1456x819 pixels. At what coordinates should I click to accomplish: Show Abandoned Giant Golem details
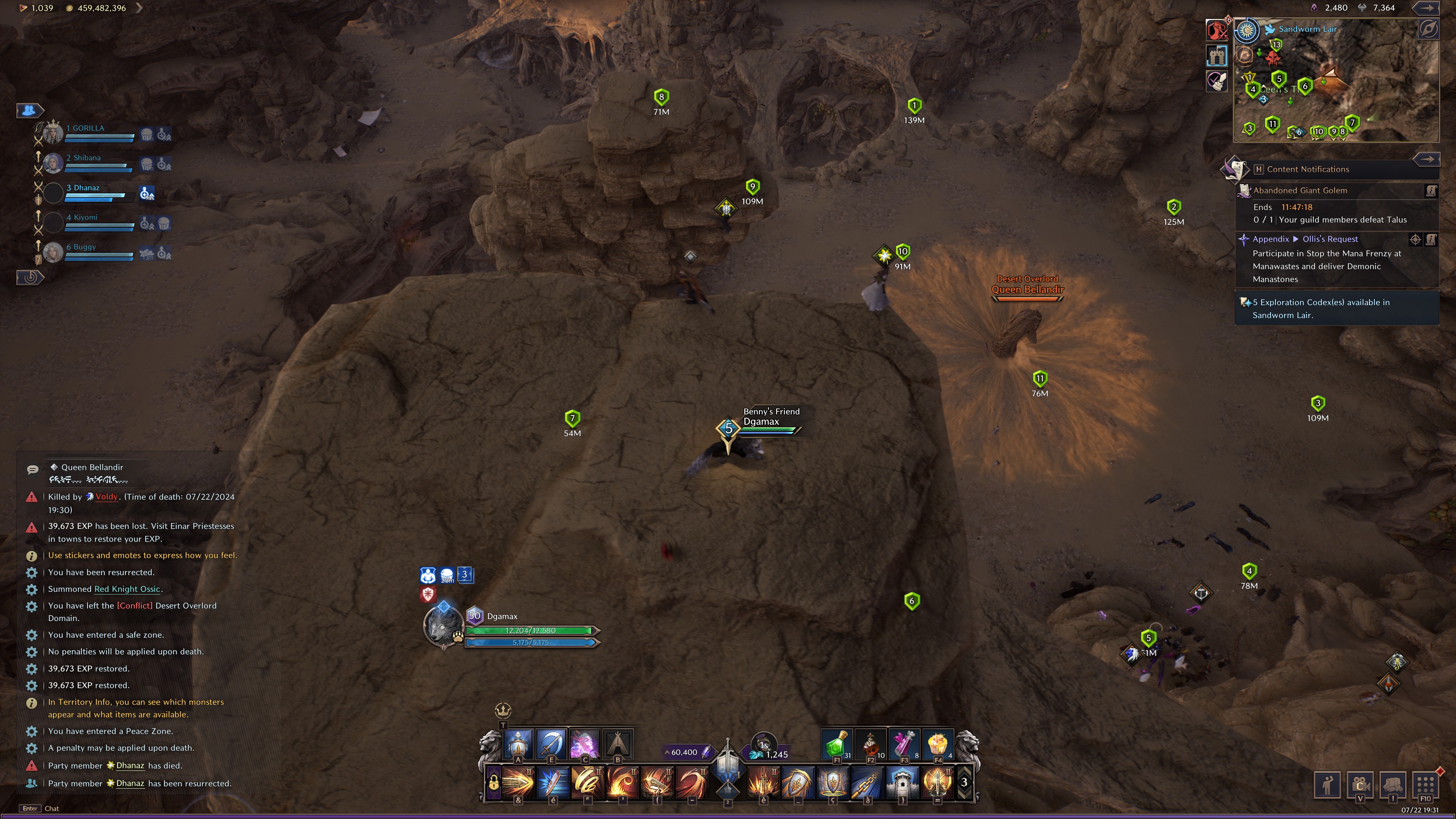1431,191
